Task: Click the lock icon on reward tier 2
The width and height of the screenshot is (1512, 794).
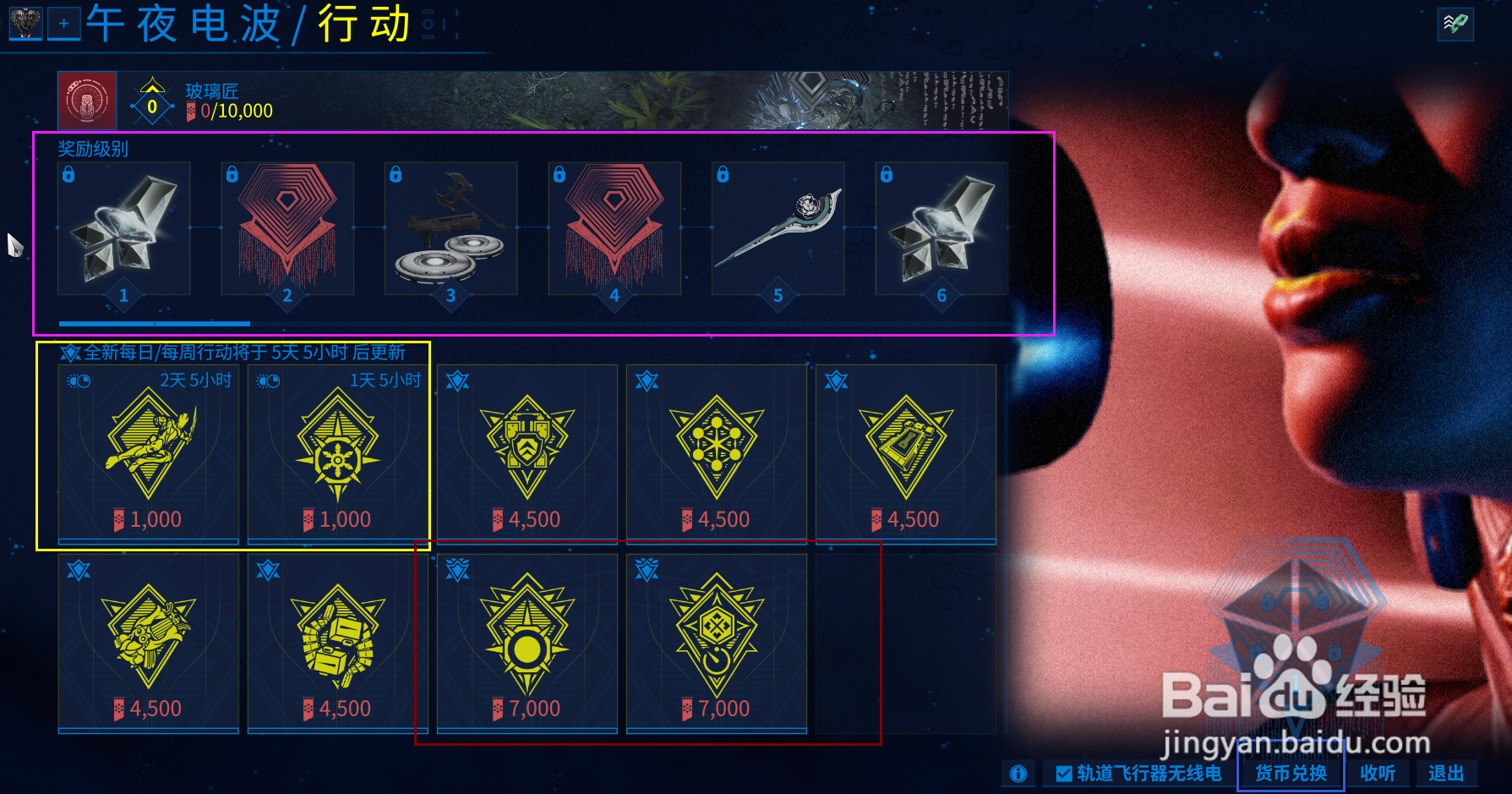Action: pyautogui.click(x=232, y=175)
